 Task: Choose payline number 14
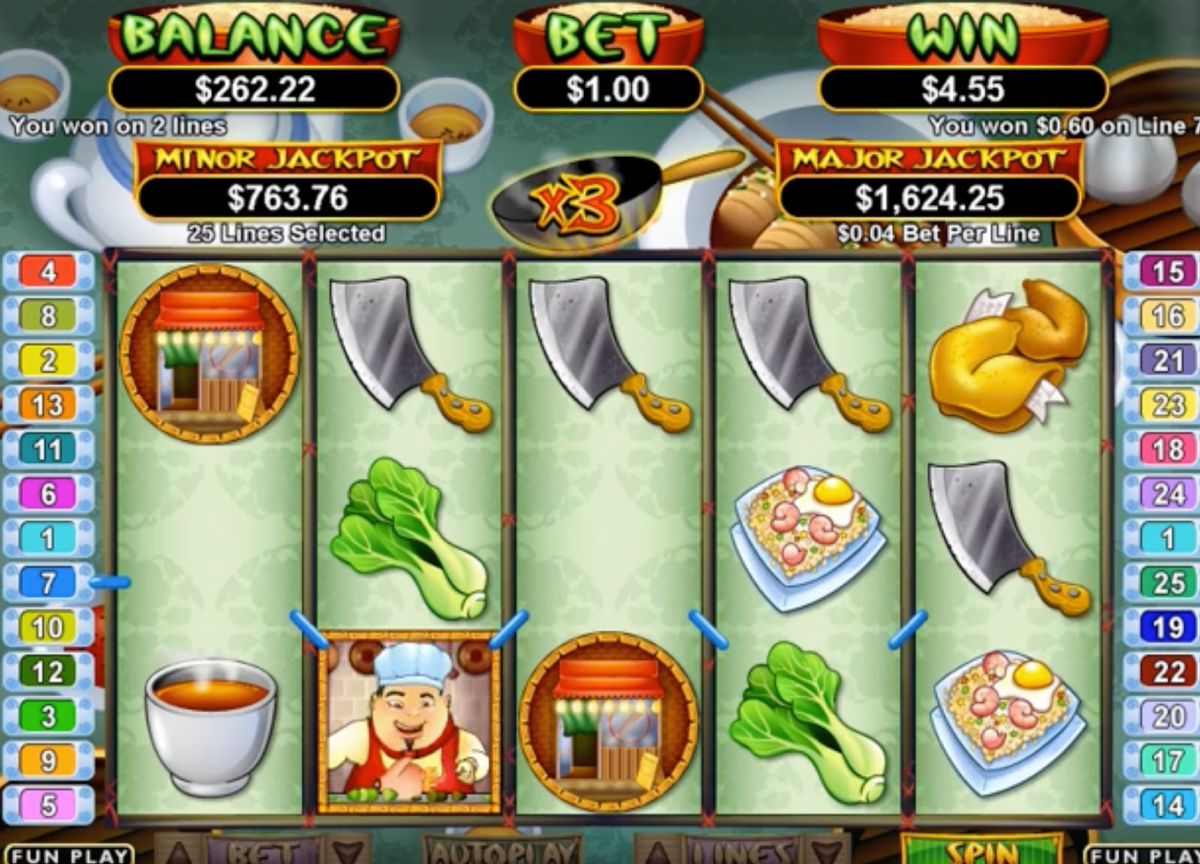[1167, 805]
